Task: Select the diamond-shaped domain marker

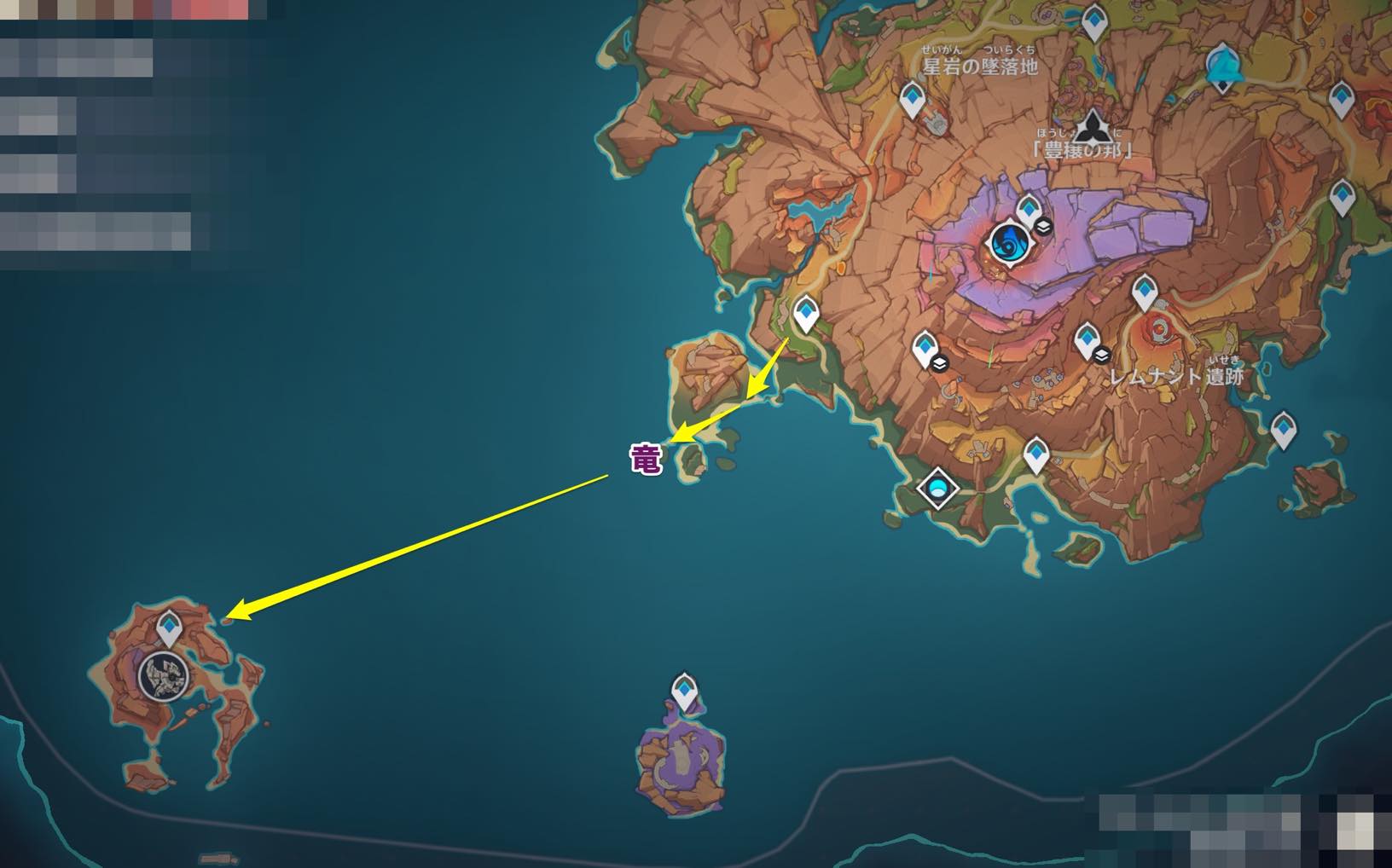Action: (938, 489)
